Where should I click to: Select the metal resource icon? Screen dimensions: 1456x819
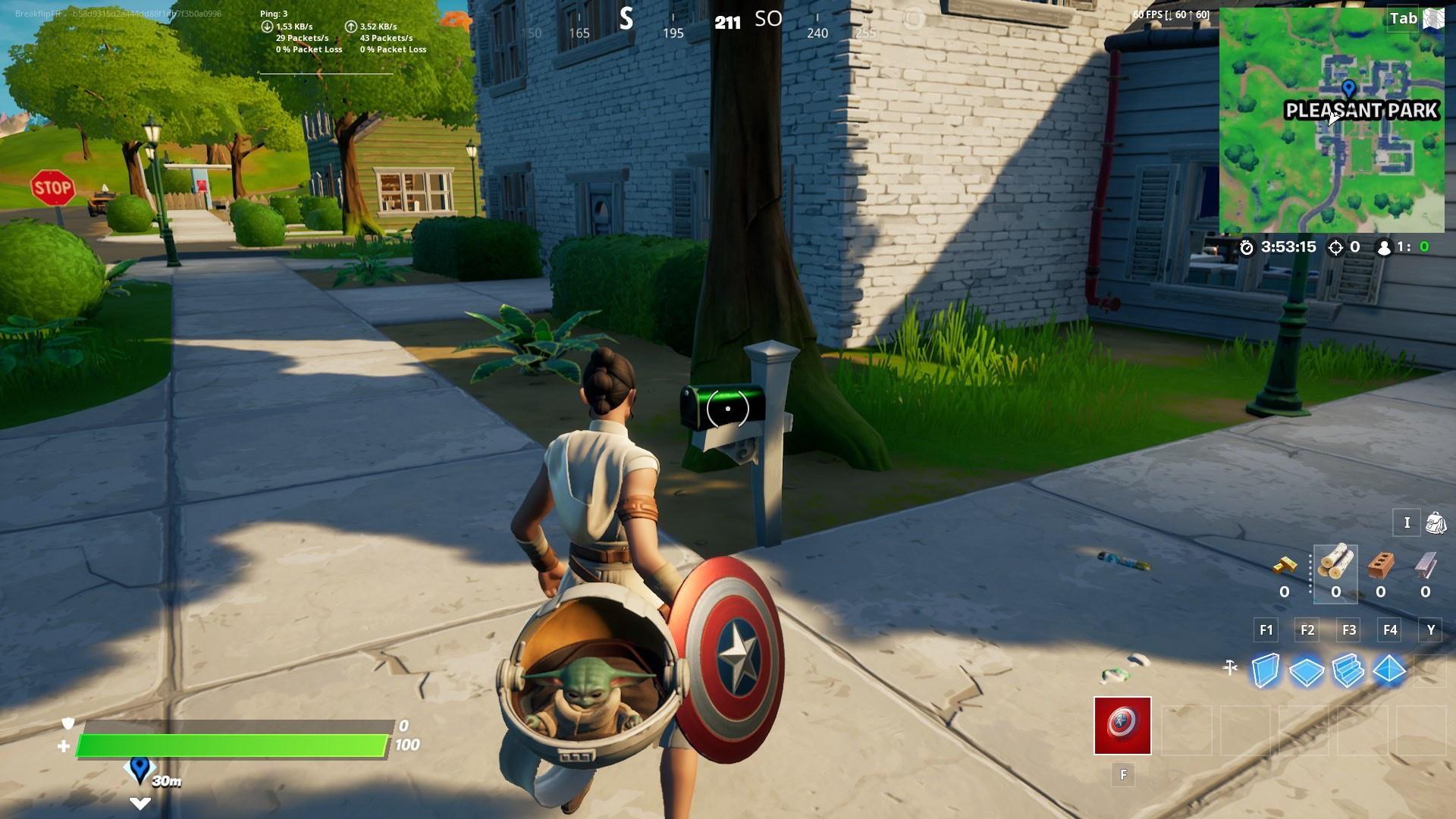coord(1426,566)
